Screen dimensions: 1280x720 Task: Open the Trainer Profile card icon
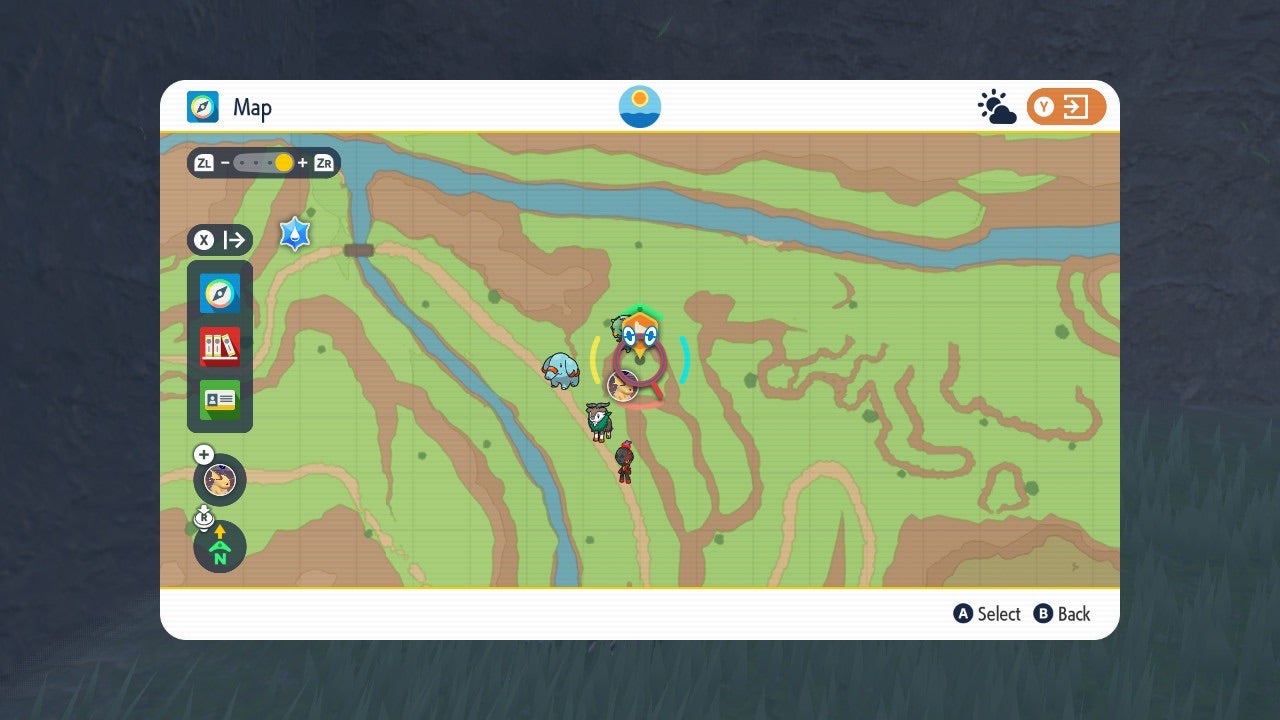pyautogui.click(x=219, y=400)
